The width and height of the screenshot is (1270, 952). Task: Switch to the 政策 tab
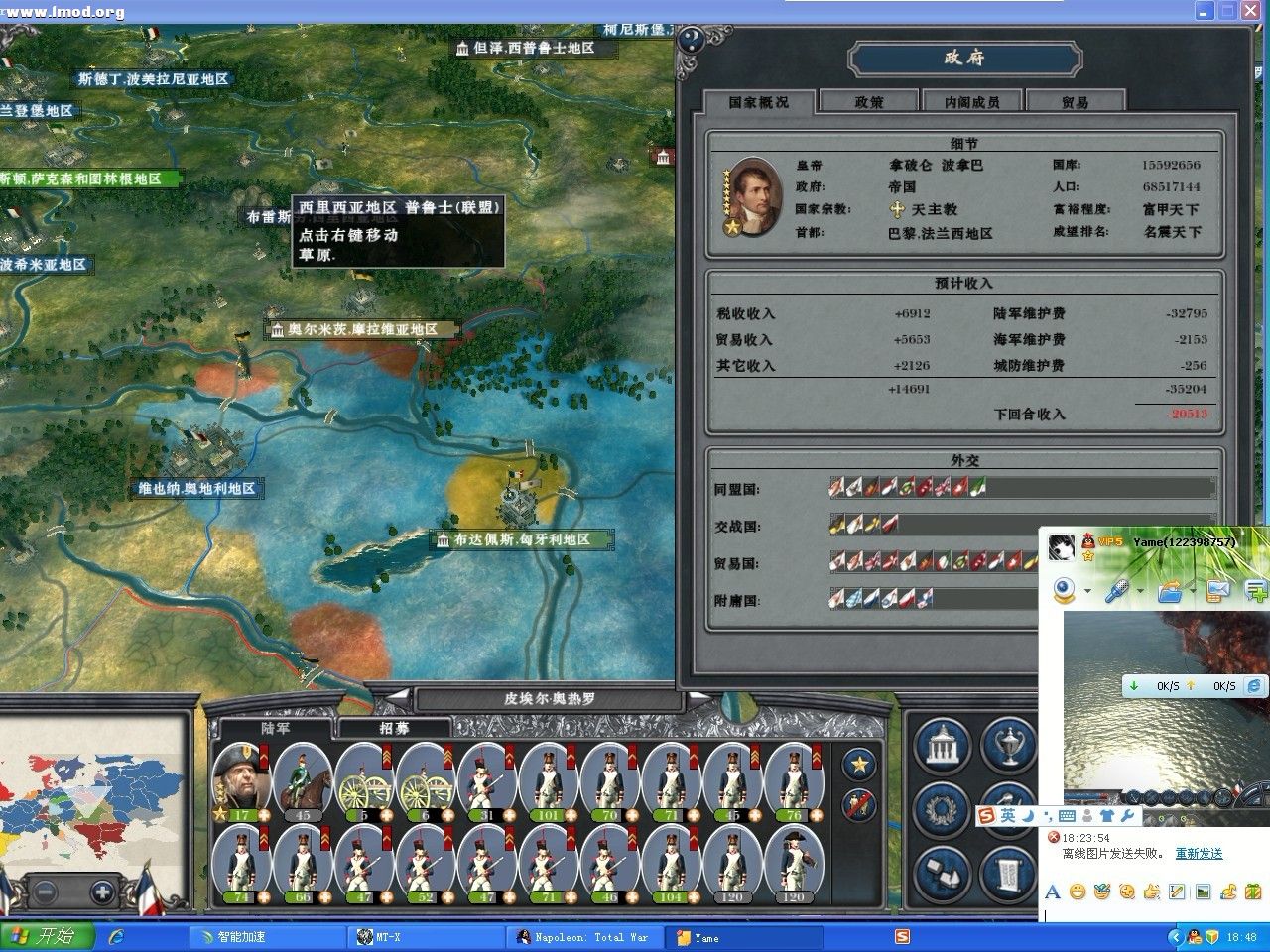pos(868,100)
